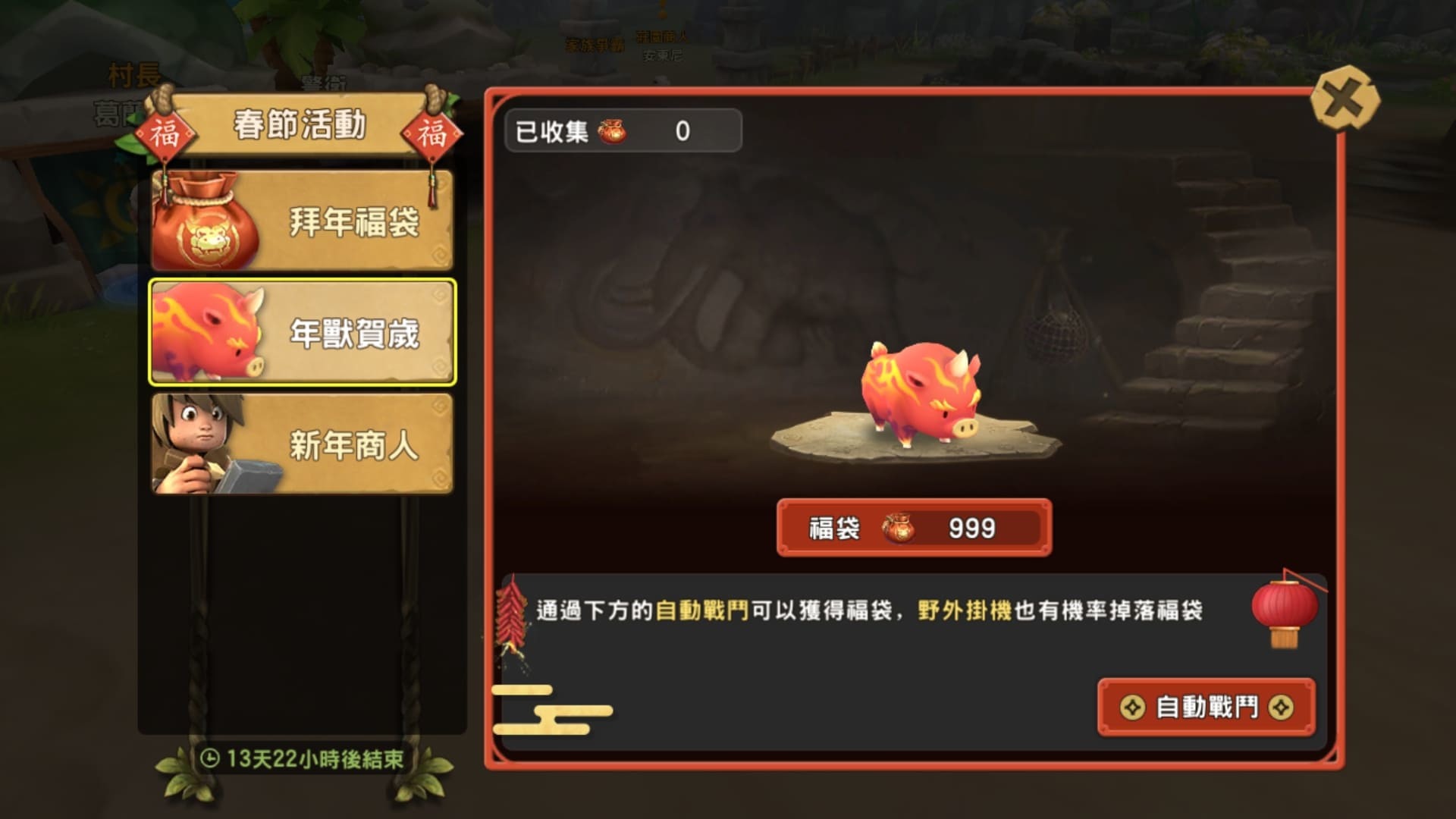The width and height of the screenshot is (1456, 819).
Task: Click the 已收集 collection counter display
Action: [622, 129]
